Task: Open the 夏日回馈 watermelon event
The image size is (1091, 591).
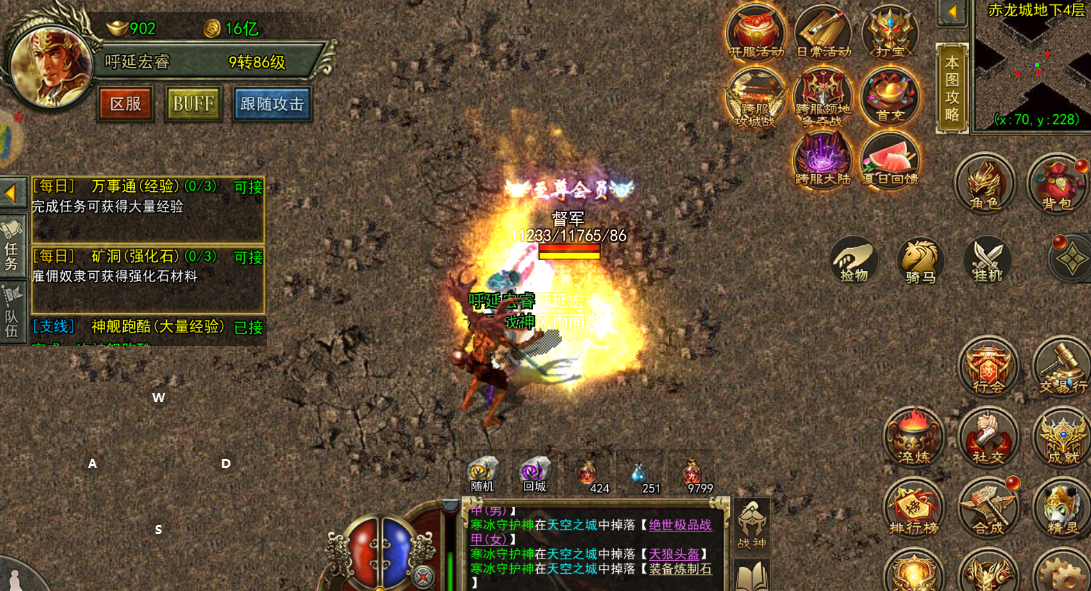Action: [889, 159]
